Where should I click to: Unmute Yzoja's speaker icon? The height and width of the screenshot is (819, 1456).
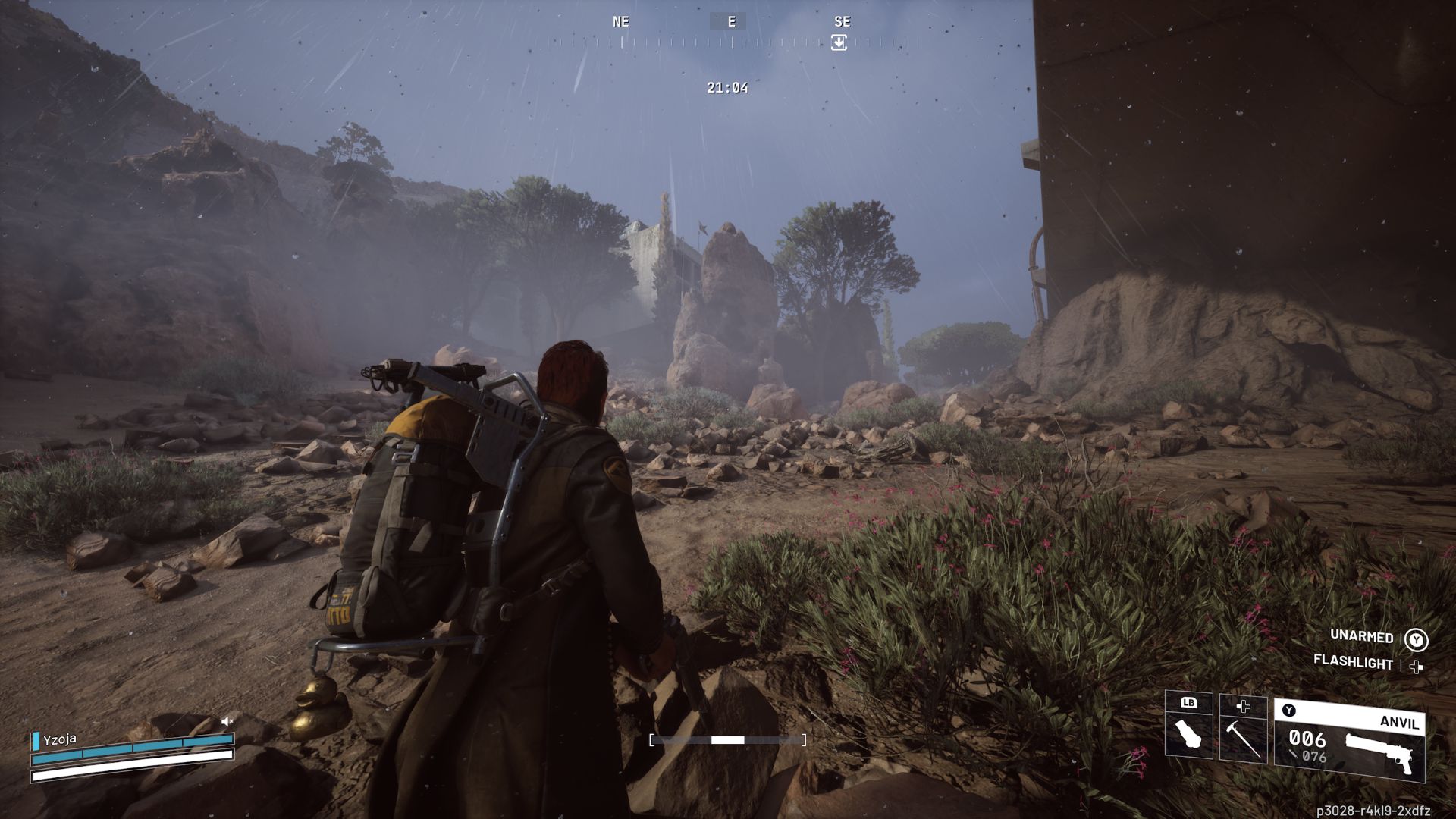[225, 721]
